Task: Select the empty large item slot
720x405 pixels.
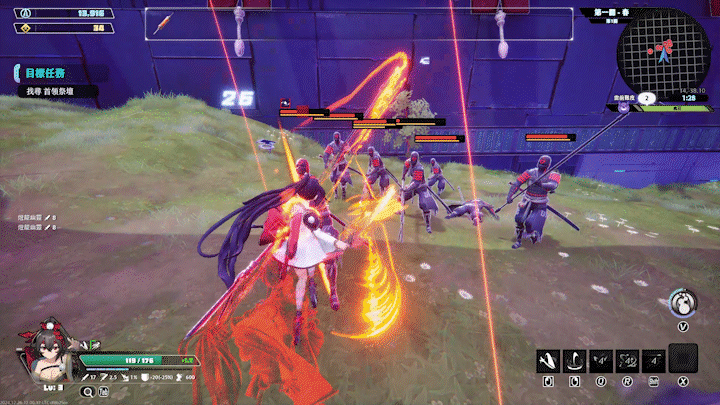Action: point(683,358)
